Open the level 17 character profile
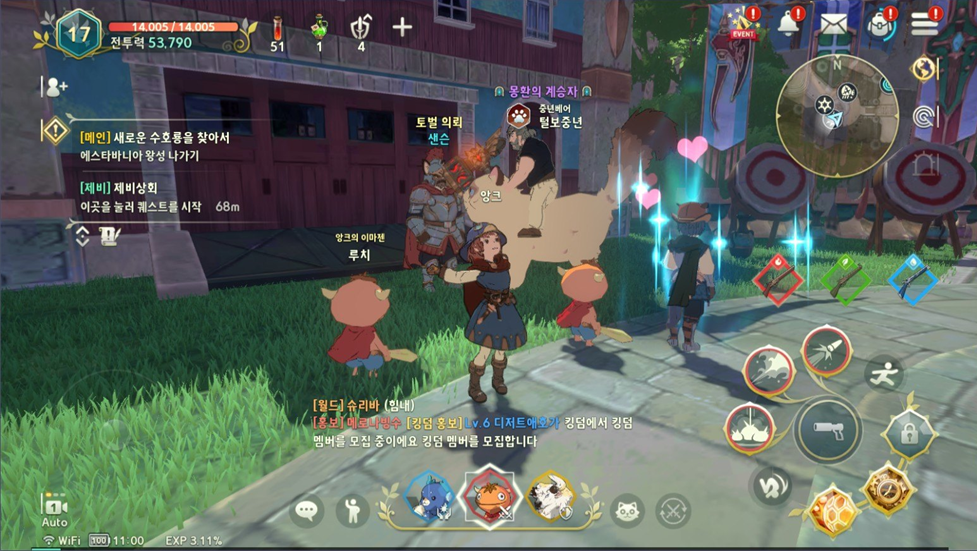The width and height of the screenshot is (977, 551). coord(78,32)
